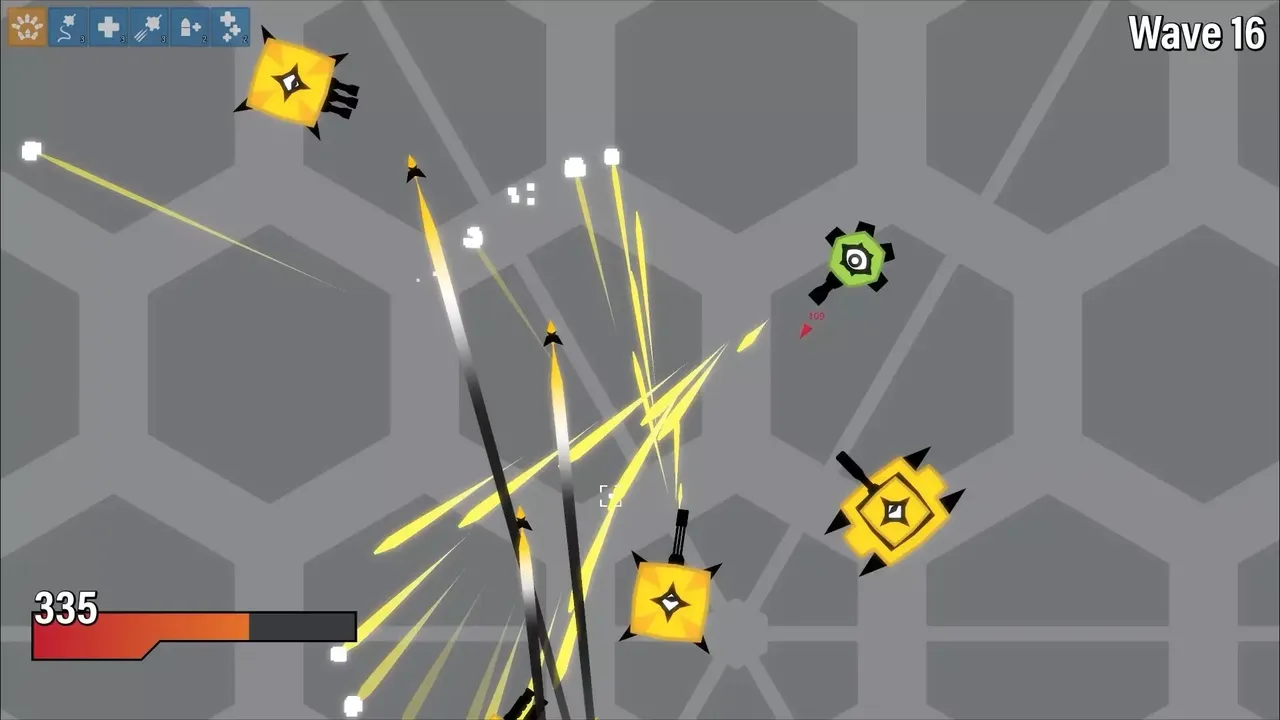Use the health cross power-up icon
Screen dimensions: 1280x720
pyautogui.click(x=107, y=25)
